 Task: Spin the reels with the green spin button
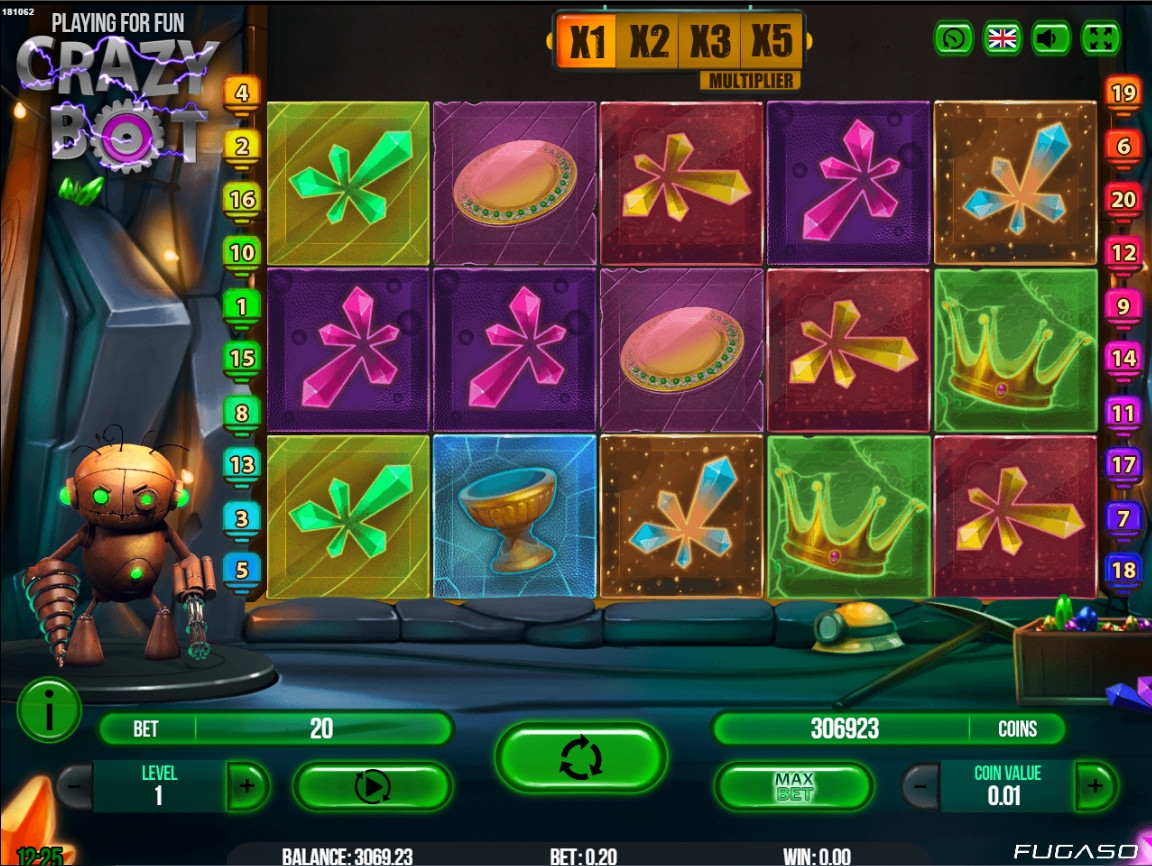[x=580, y=757]
